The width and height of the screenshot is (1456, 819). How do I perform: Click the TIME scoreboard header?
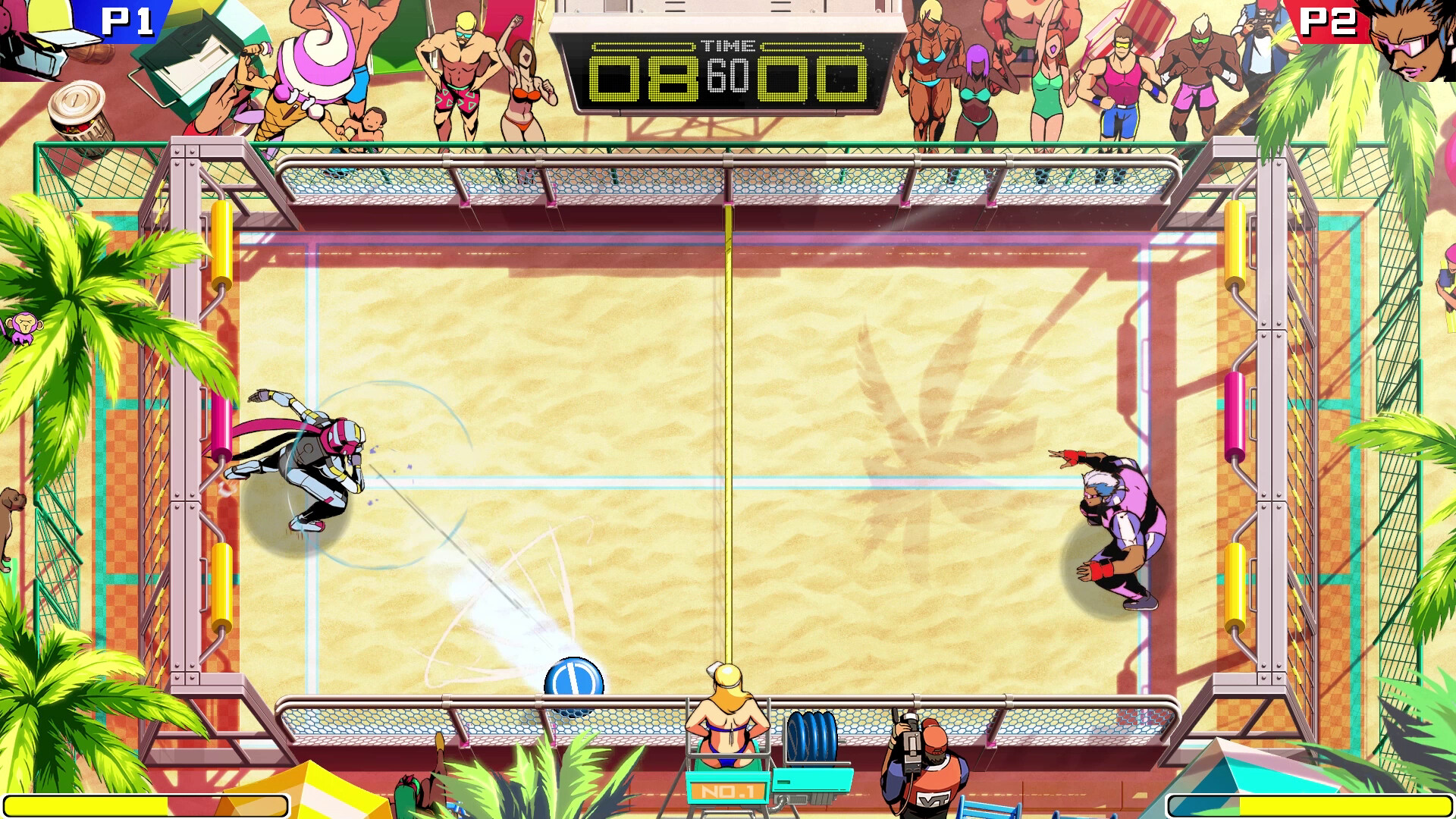(x=730, y=45)
